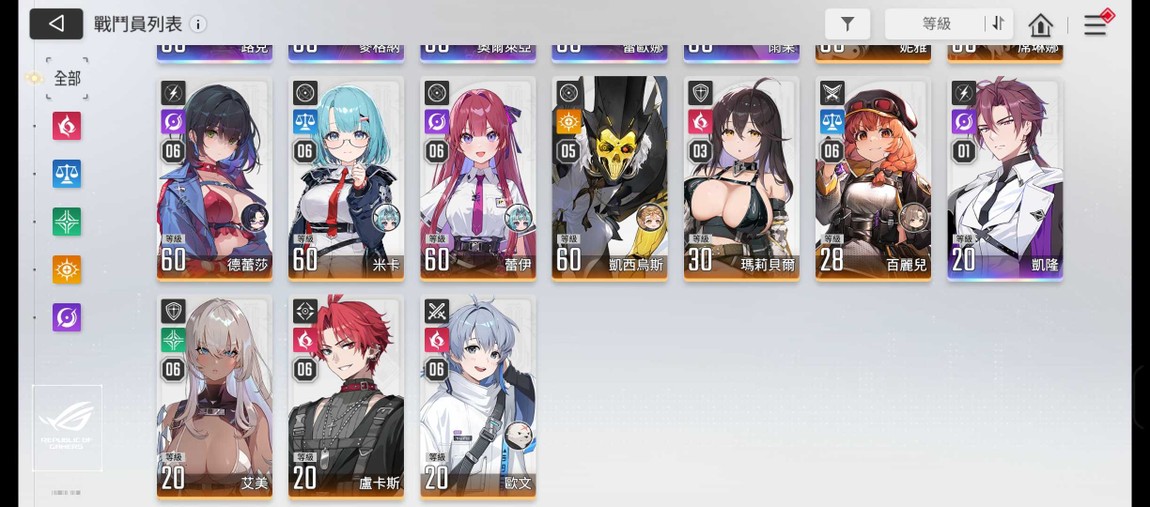The width and height of the screenshot is (1150, 507).
Task: Open the 戰鬥員列表 info tooltip
Action: [198, 24]
